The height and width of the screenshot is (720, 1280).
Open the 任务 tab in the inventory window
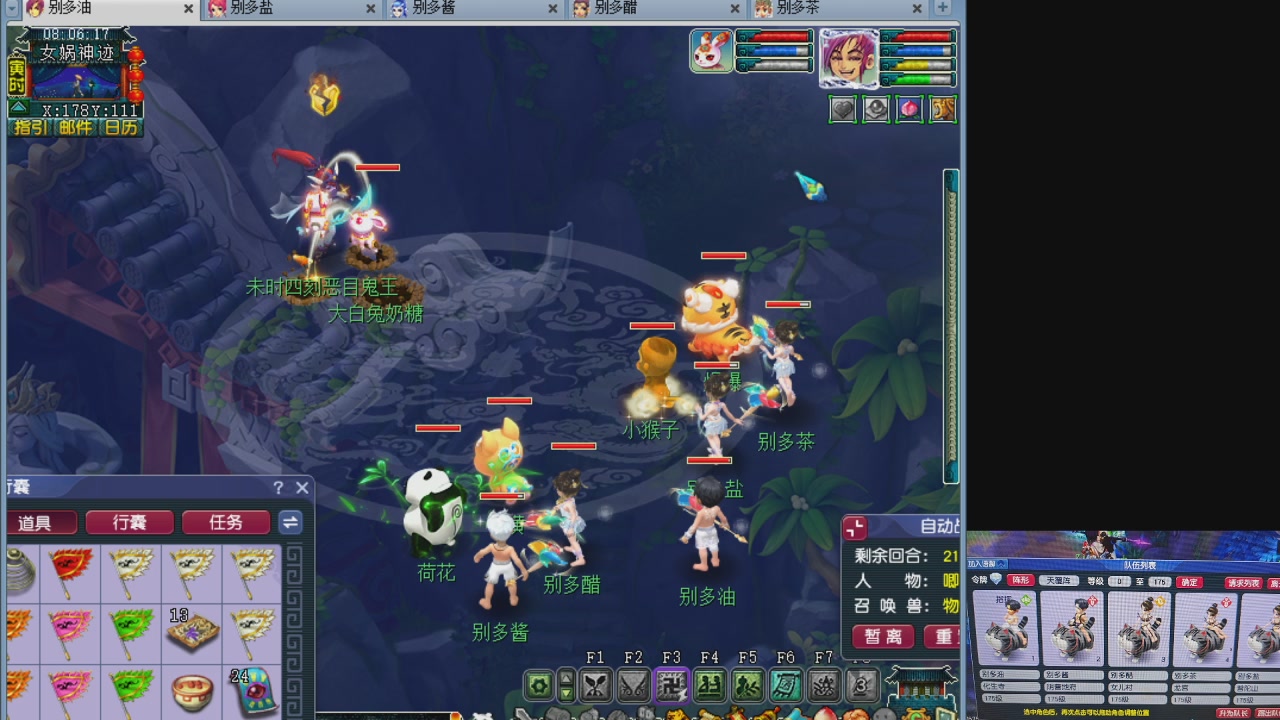[x=226, y=521]
